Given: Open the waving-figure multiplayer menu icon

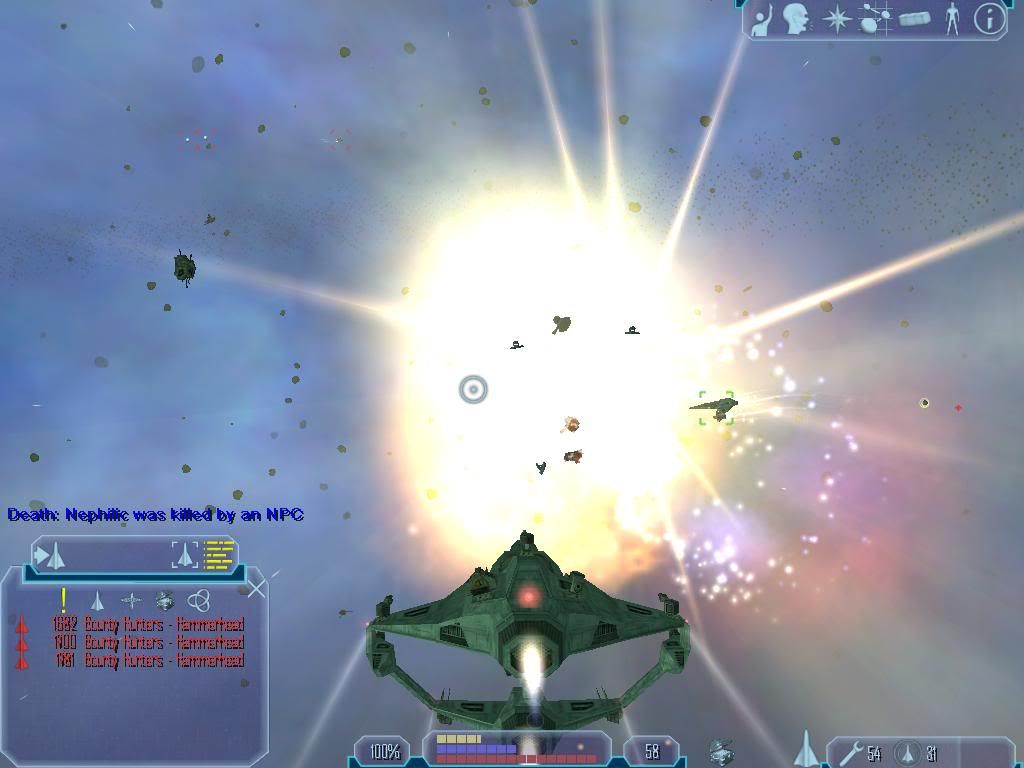Looking at the screenshot, I should 763,20.
